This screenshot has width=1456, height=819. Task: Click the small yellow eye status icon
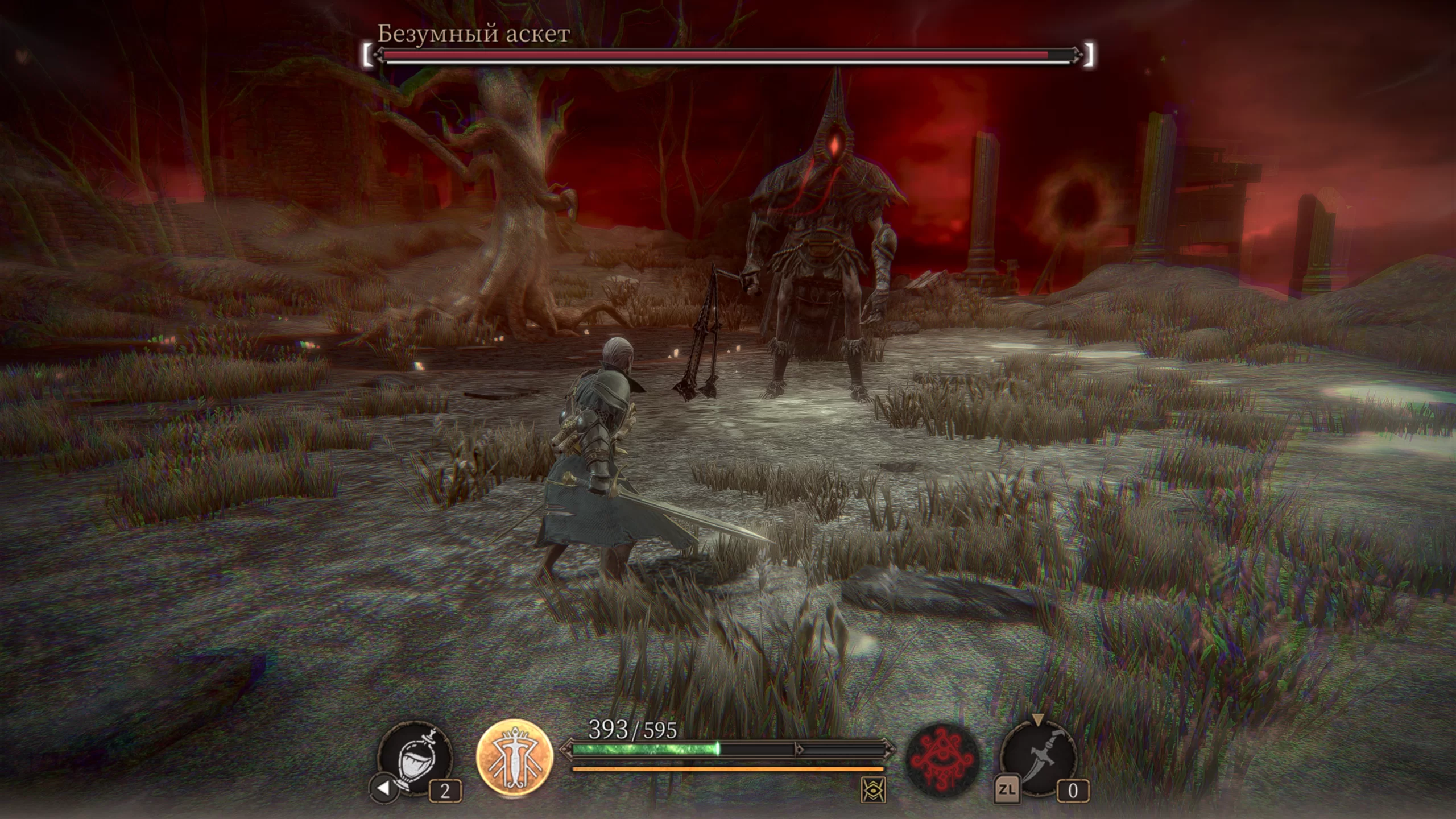[x=873, y=790]
